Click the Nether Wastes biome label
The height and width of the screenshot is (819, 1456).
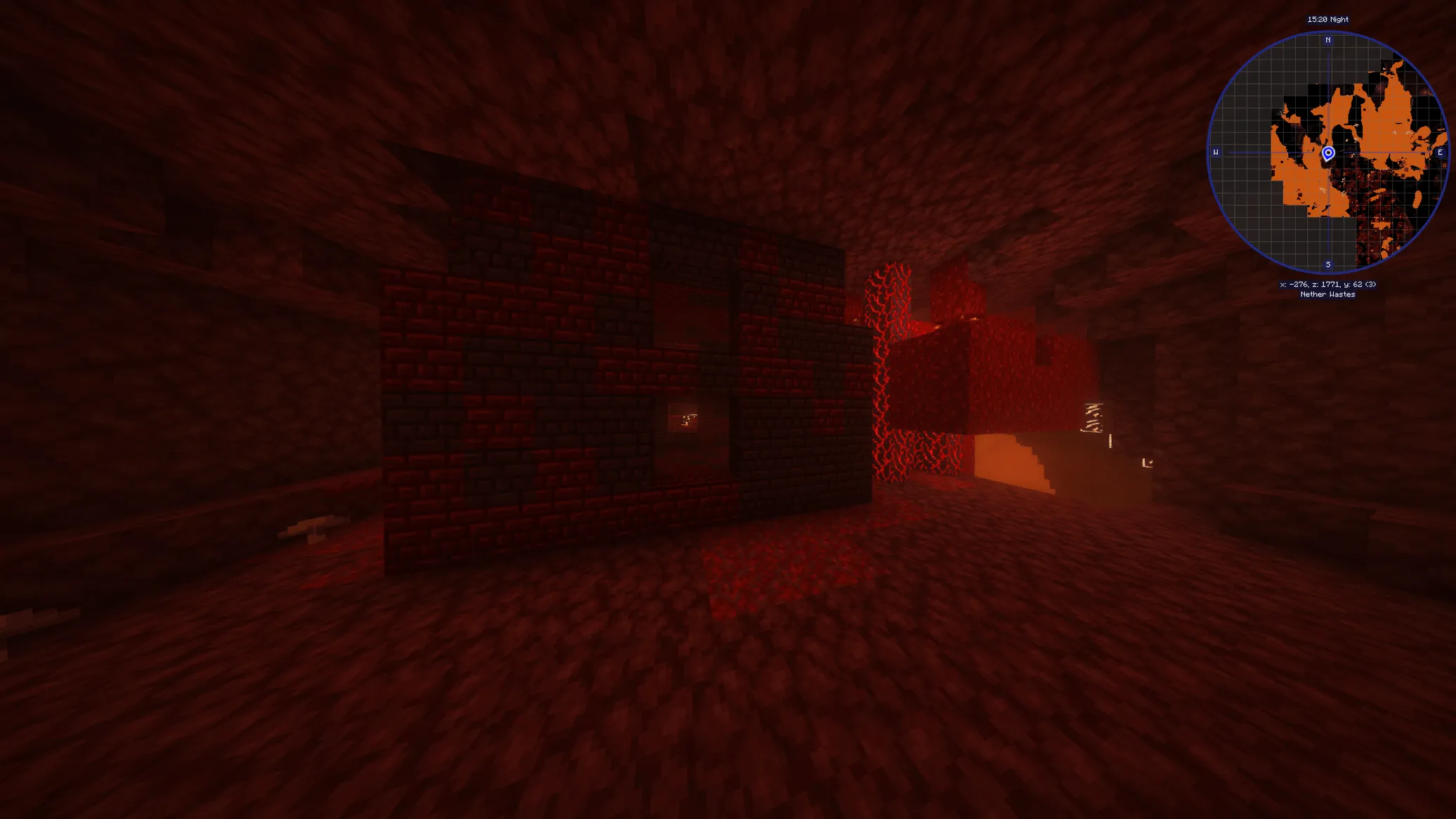click(1327, 295)
